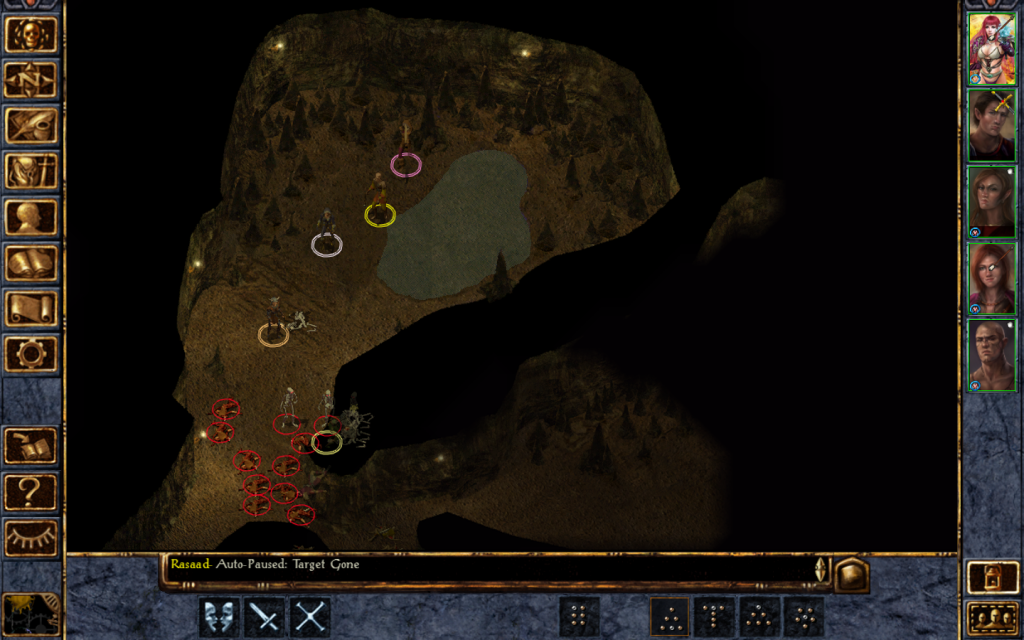This screenshot has width=1024, height=640.
Task: Select the red-haired woman's portrait
Action: (x=991, y=49)
